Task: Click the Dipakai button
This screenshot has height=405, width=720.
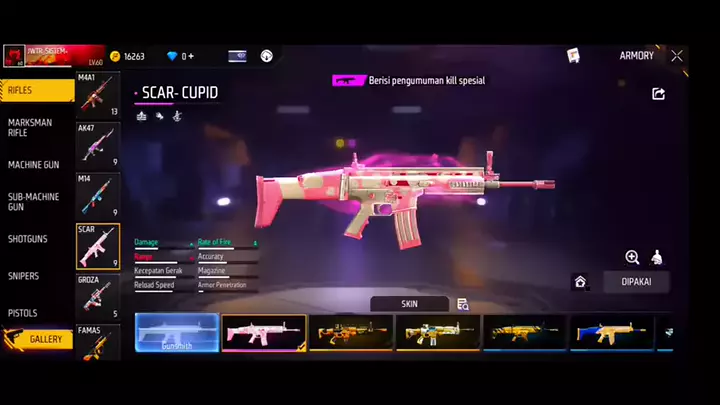Action: (636, 282)
